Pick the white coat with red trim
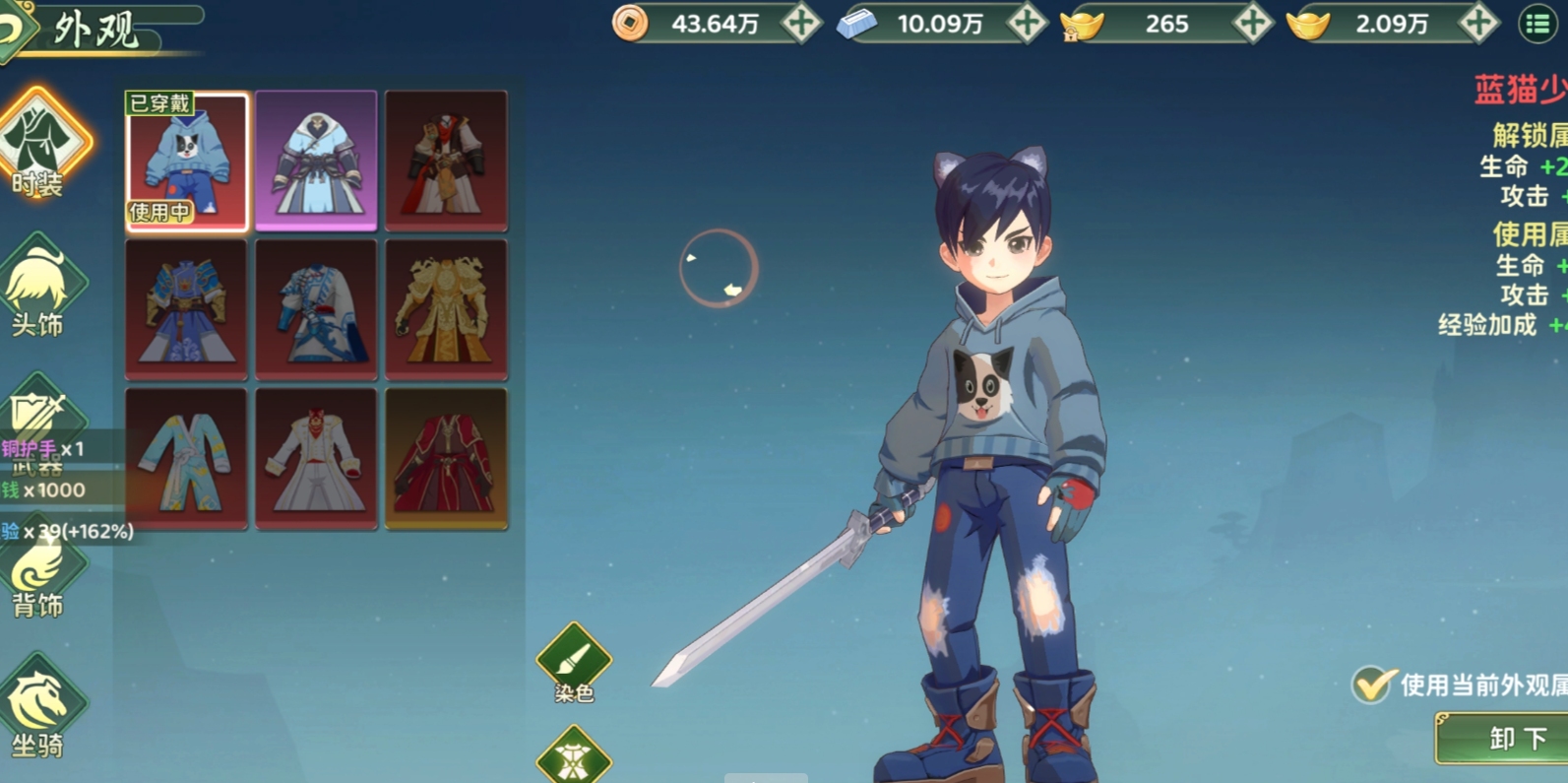 (316, 459)
